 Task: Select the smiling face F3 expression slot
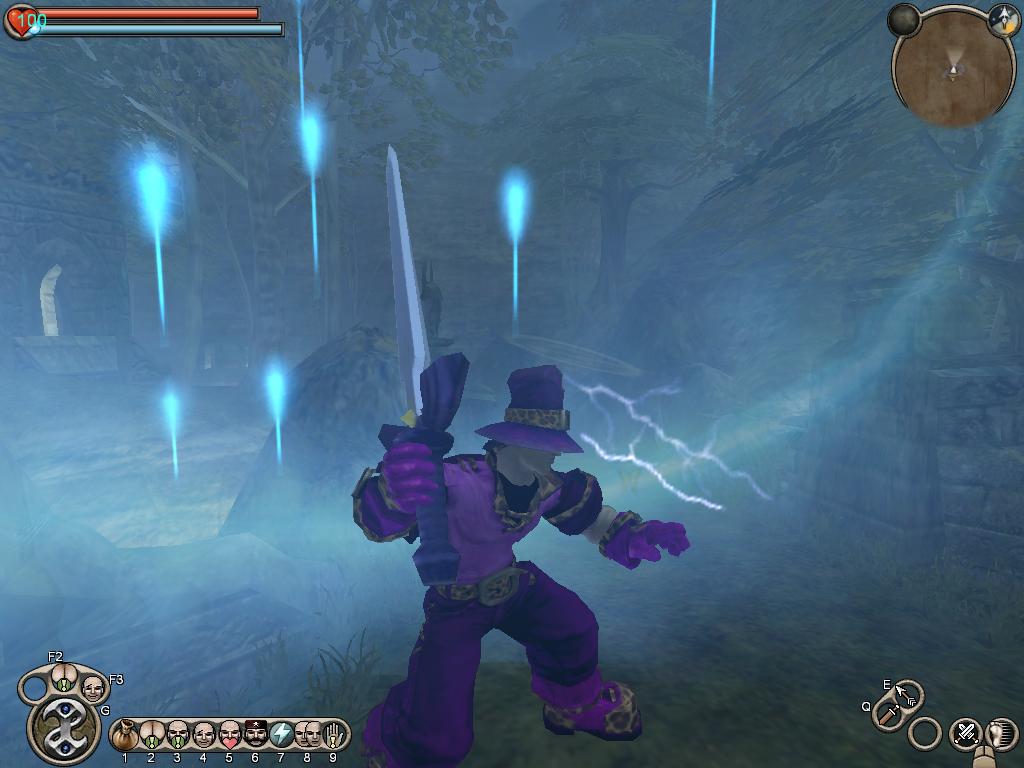92,688
